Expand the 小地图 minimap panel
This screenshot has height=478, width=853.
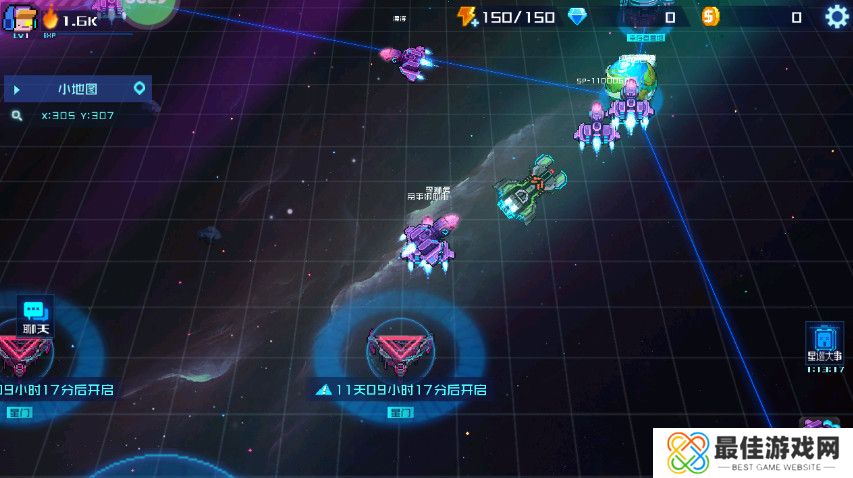pos(17,89)
